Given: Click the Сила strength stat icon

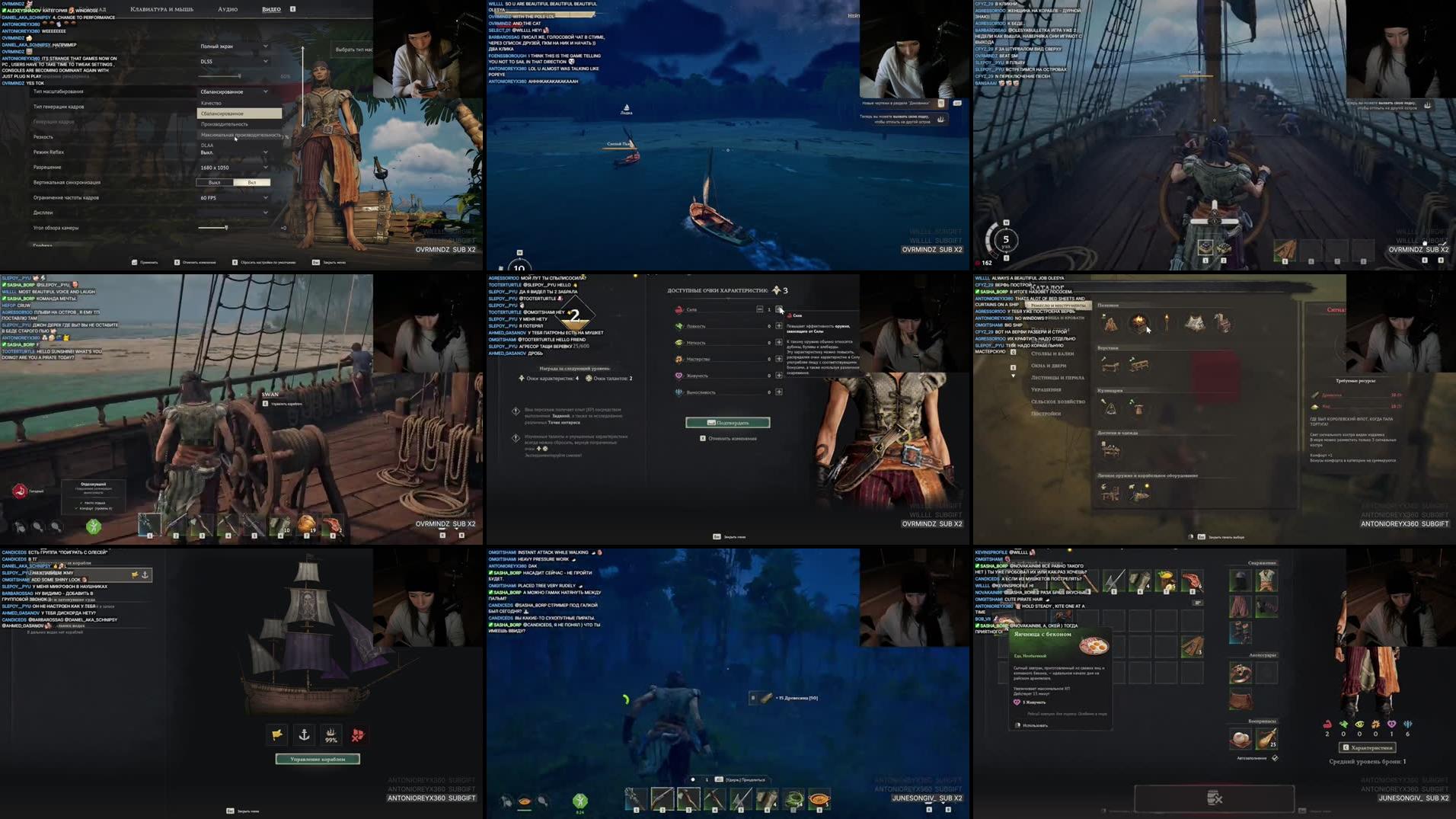Looking at the screenshot, I should 679,309.
